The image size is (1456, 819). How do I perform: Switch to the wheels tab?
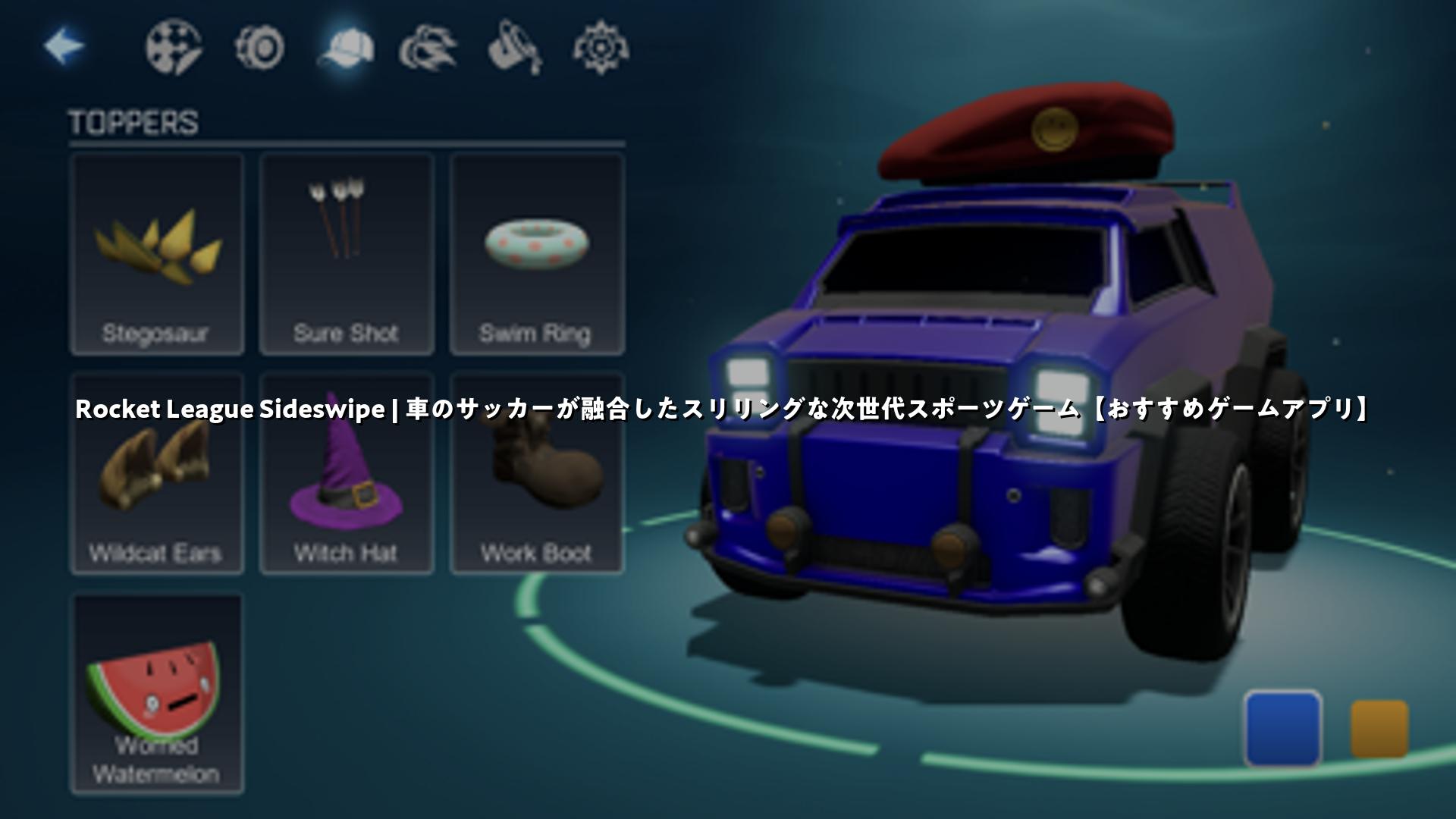pos(260,48)
